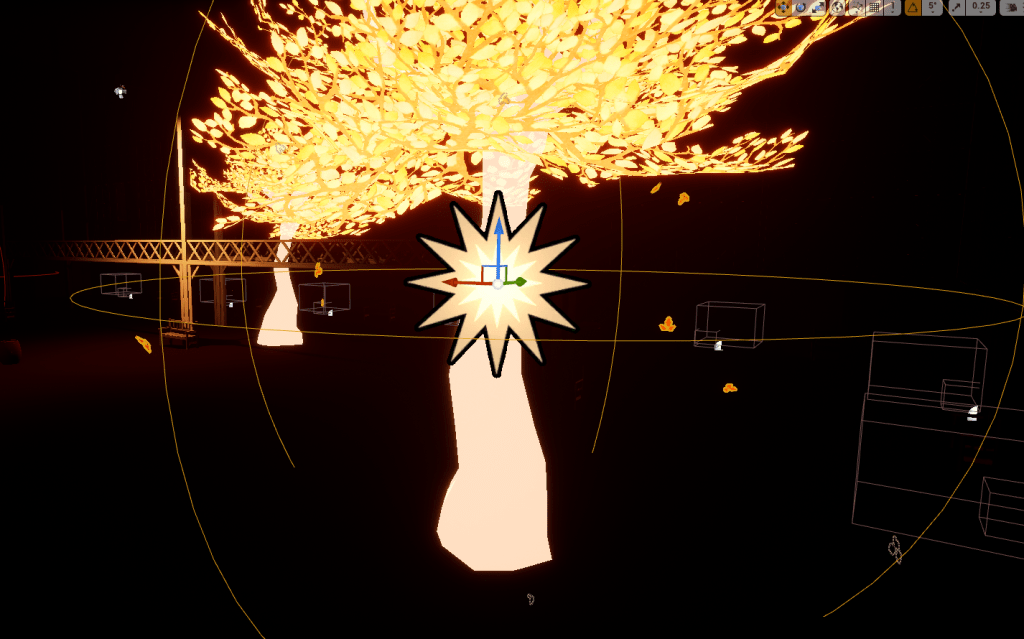Image resolution: width=1024 pixels, height=639 pixels.
Task: Activate the scale transform tool
Action: (818, 7)
